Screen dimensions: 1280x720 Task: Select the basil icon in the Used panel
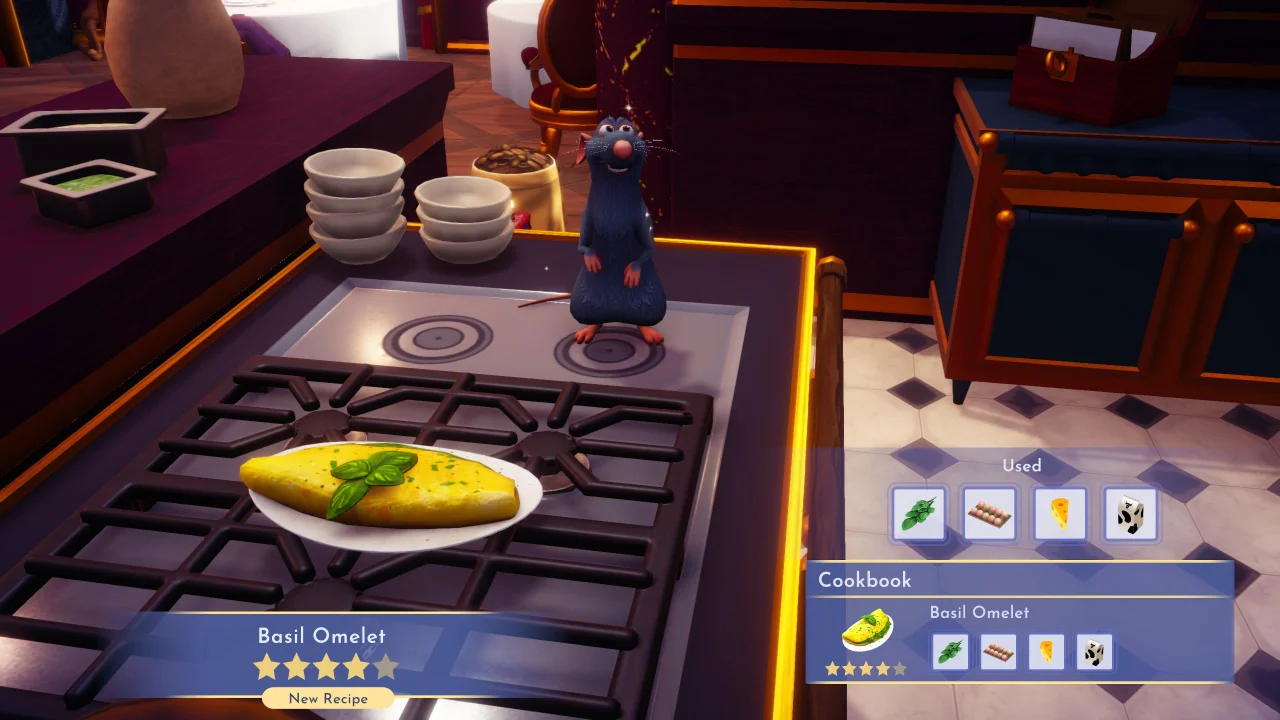click(918, 514)
